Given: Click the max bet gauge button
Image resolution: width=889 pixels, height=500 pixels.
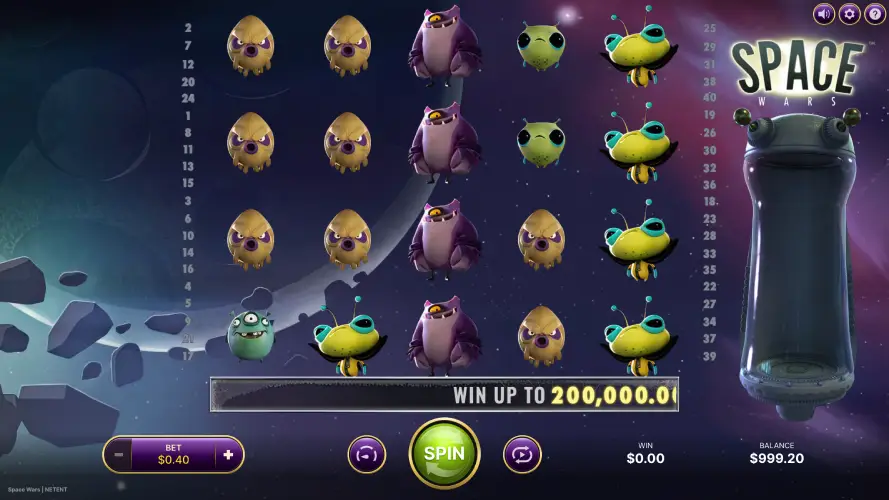Looking at the screenshot, I should click(366, 454).
